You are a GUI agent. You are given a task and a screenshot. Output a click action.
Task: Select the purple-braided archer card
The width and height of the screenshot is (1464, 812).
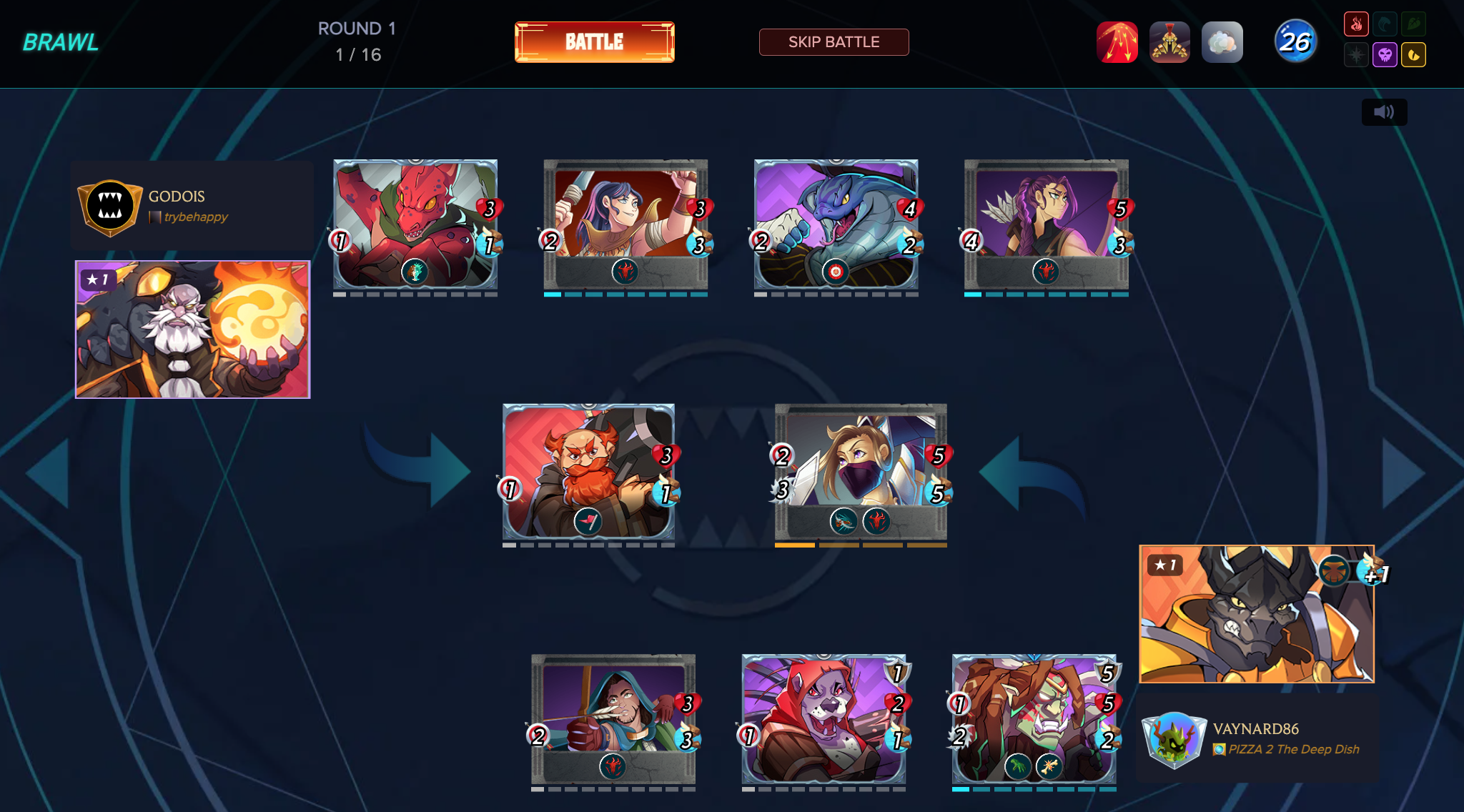pyautogui.click(x=1046, y=224)
